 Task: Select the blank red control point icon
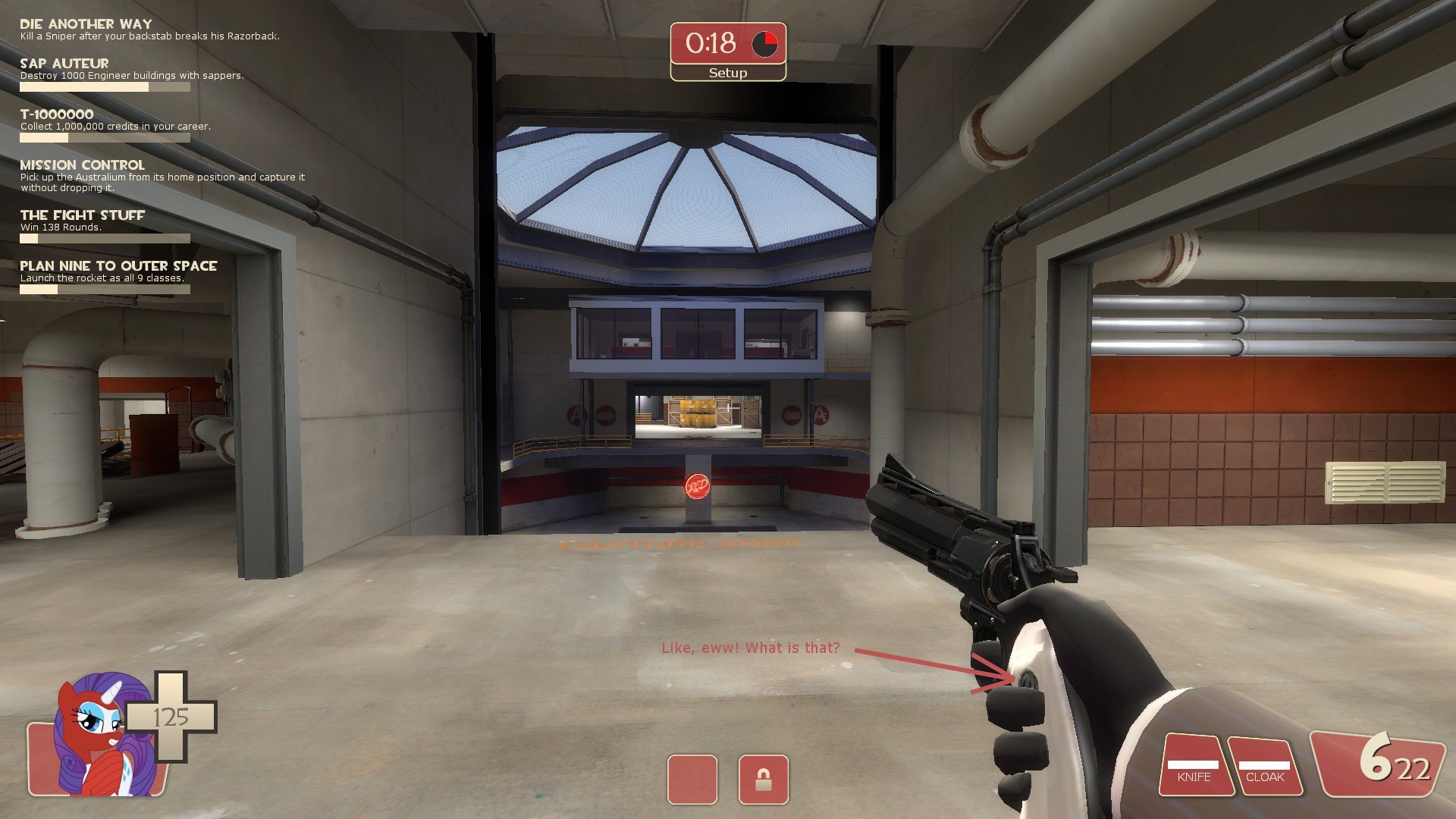coord(692,780)
